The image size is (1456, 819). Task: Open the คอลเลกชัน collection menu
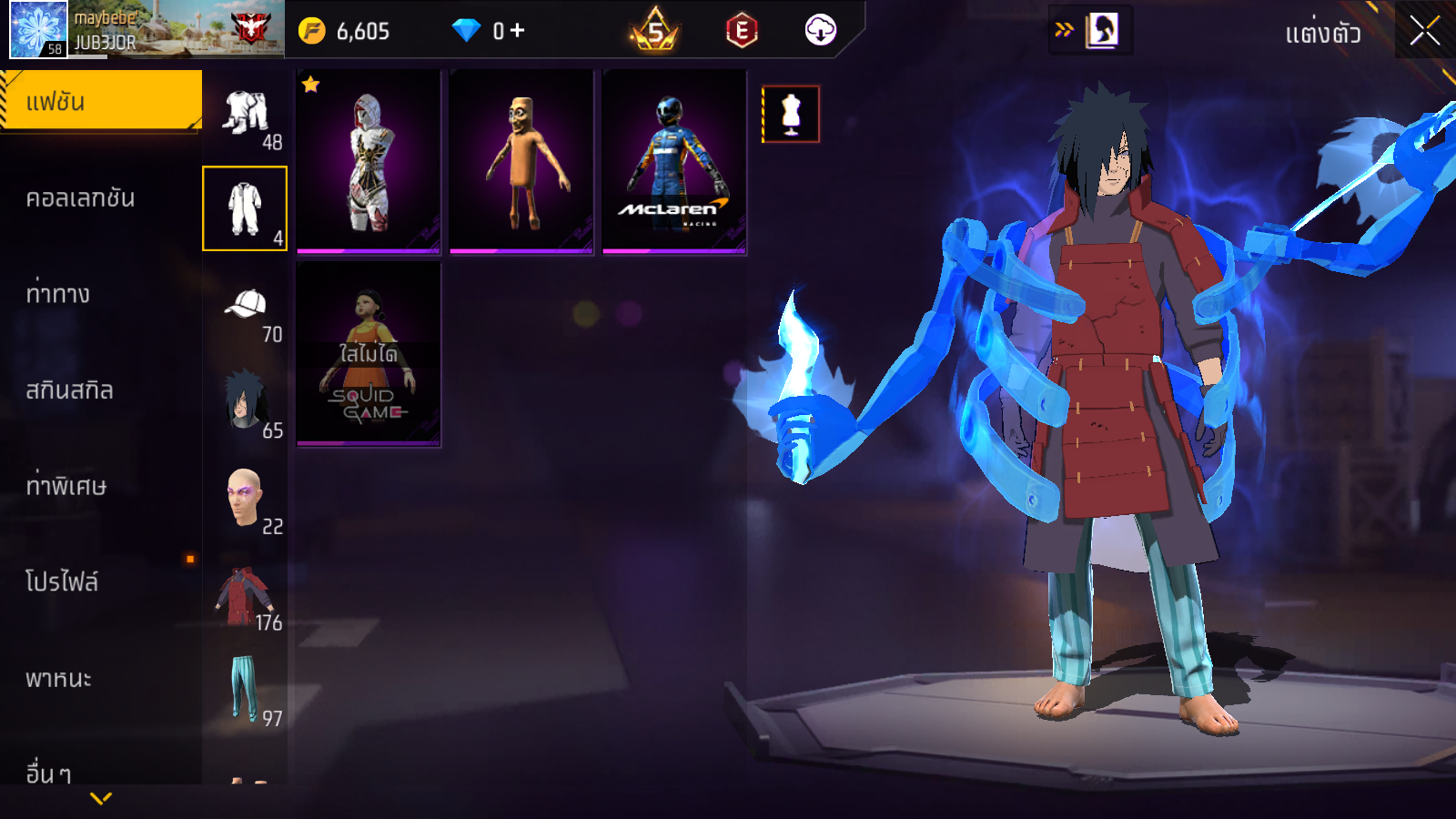coord(82,197)
